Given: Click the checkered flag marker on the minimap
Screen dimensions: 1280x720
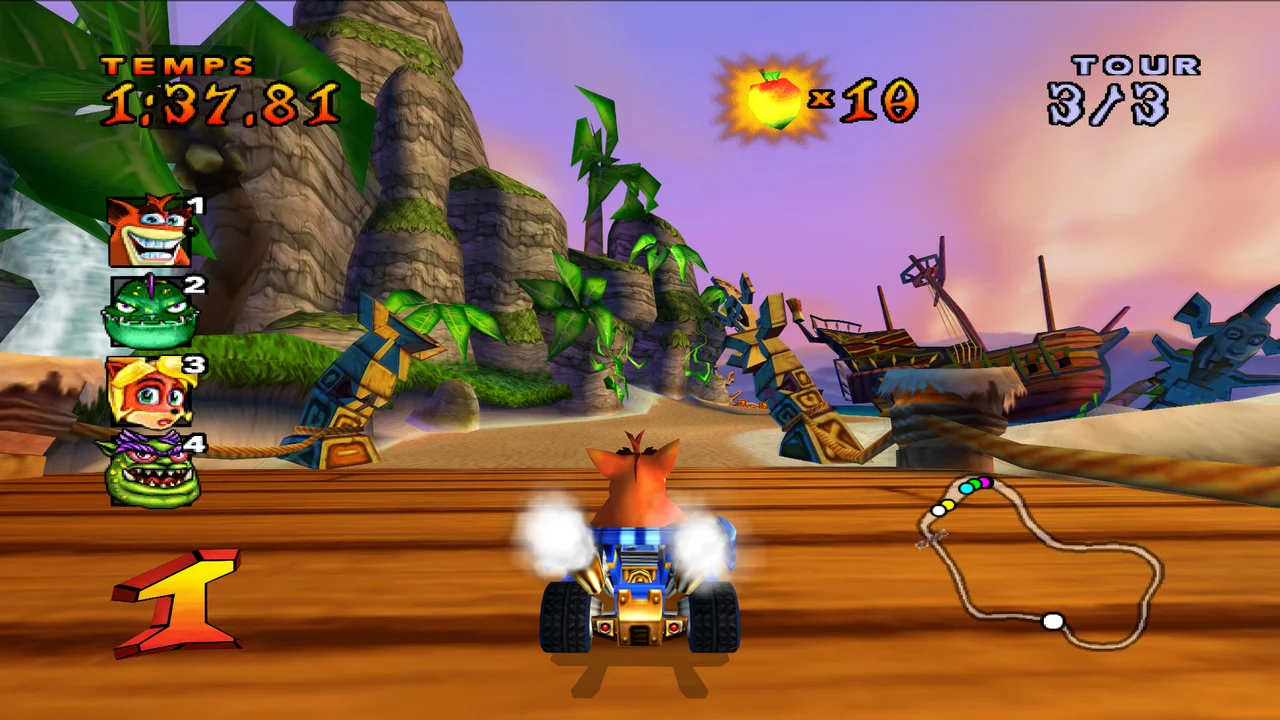Looking at the screenshot, I should coord(932,539).
